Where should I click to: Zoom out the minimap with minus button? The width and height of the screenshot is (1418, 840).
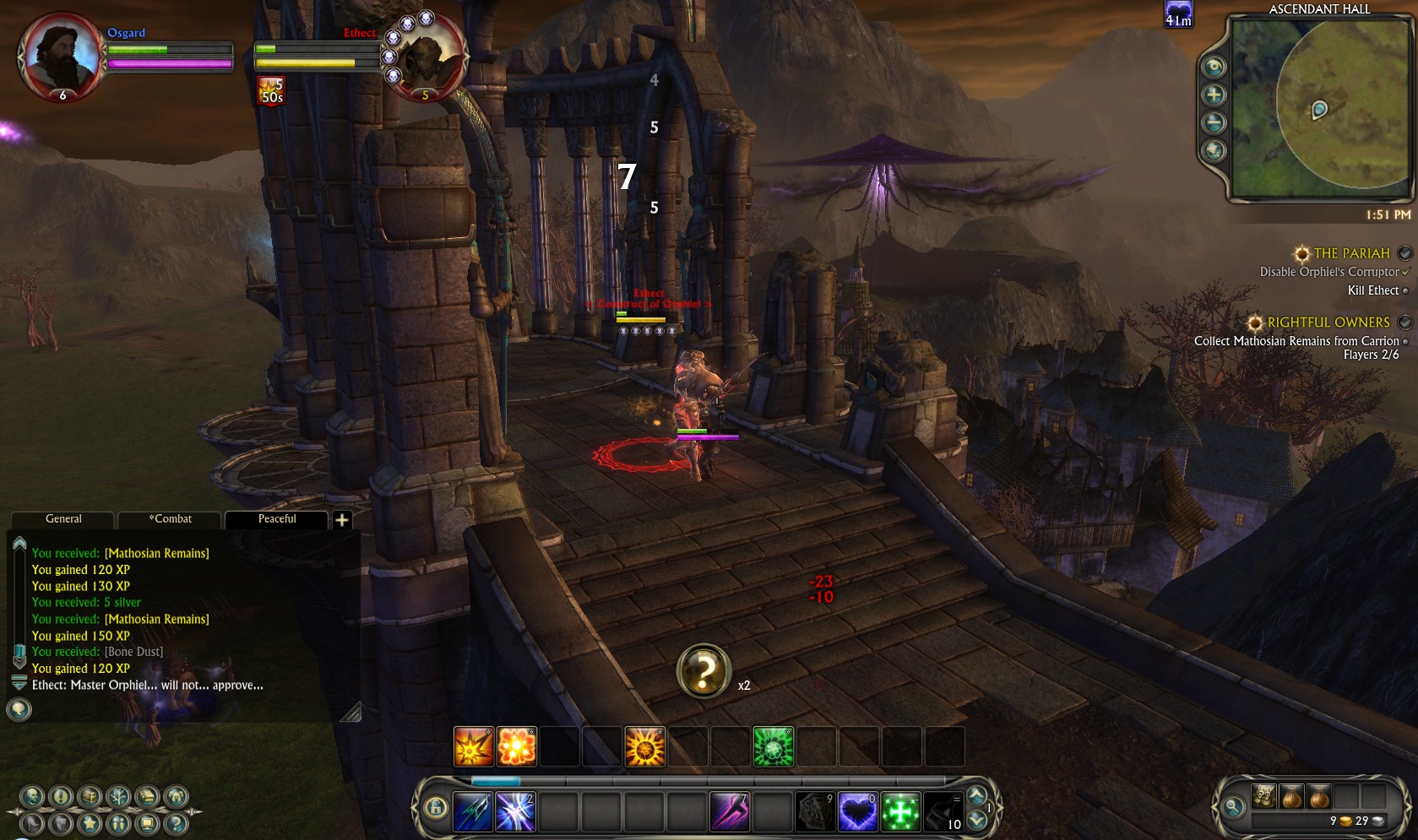pyautogui.click(x=1214, y=123)
